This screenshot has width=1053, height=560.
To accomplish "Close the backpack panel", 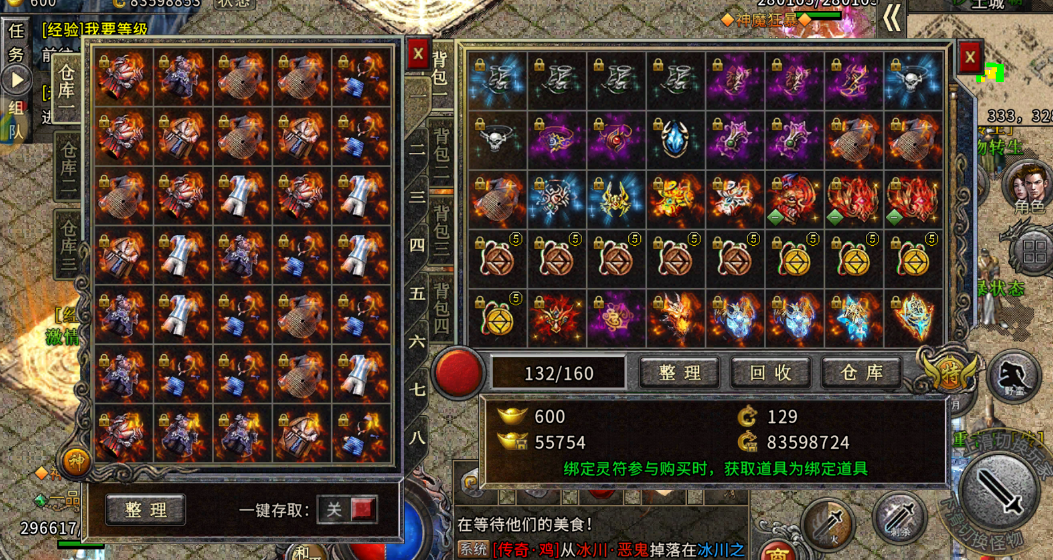I will pos(969,59).
